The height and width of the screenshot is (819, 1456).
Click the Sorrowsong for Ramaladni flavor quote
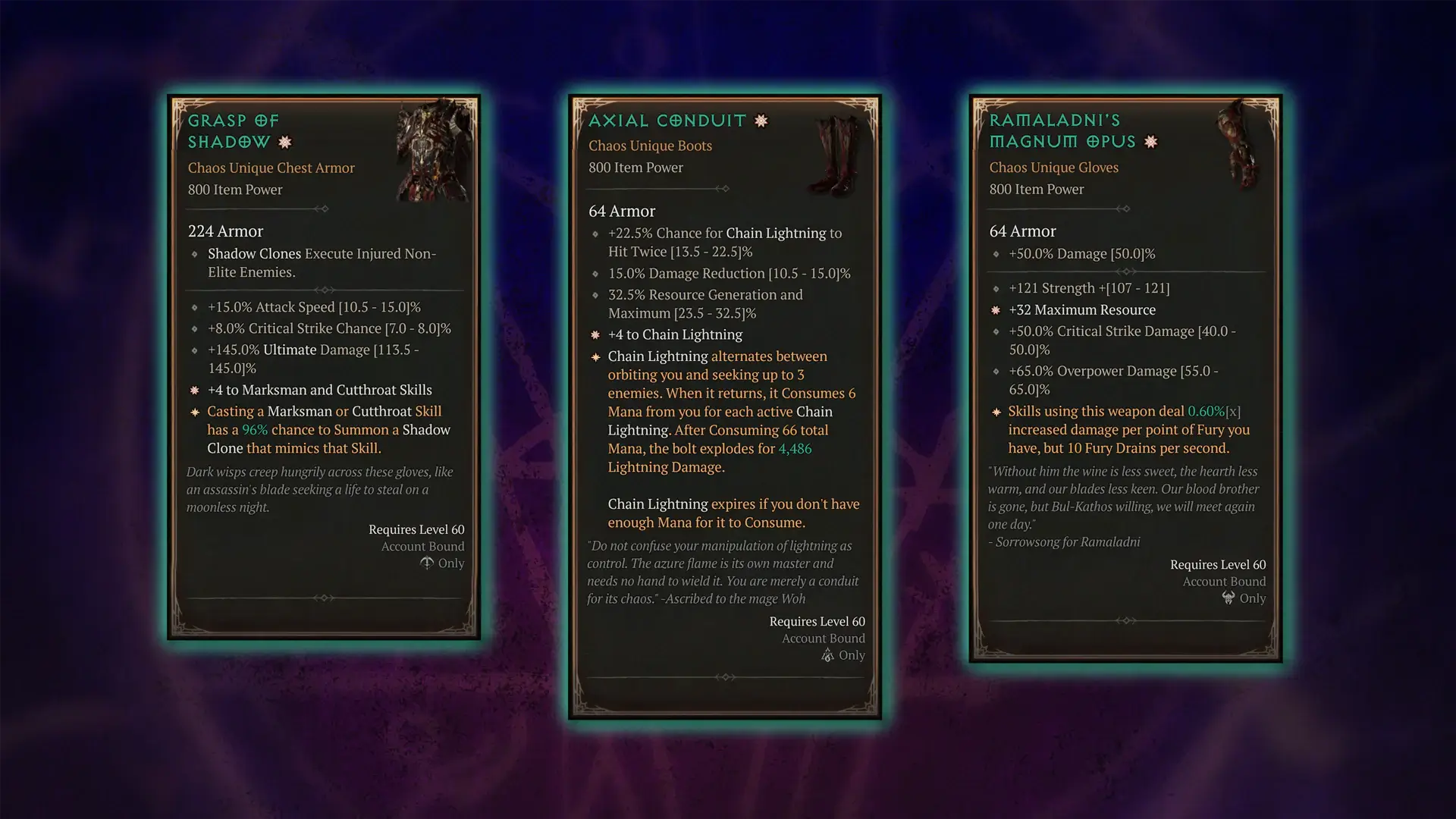pyautogui.click(x=1065, y=541)
